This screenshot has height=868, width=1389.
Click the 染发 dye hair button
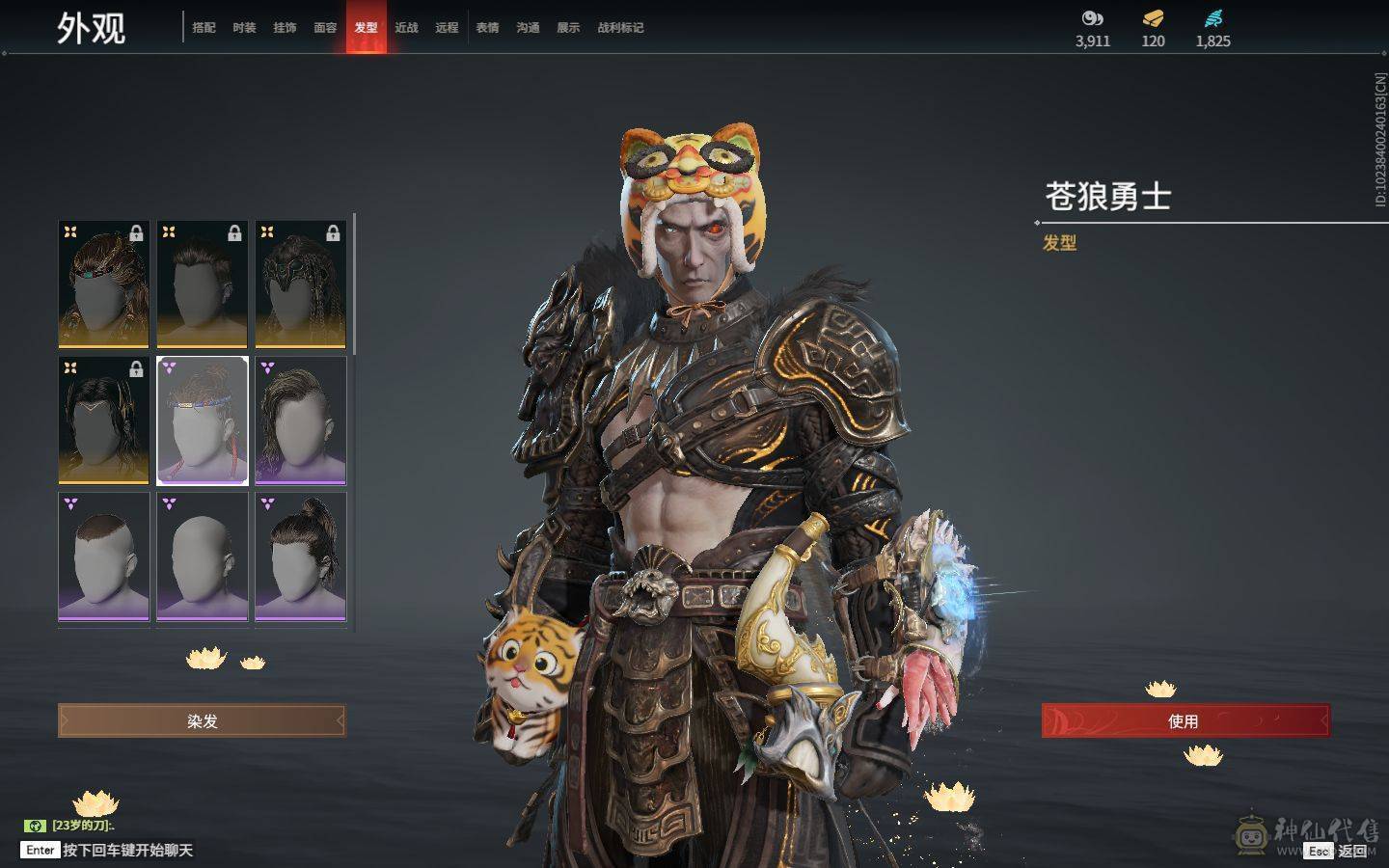coord(202,720)
